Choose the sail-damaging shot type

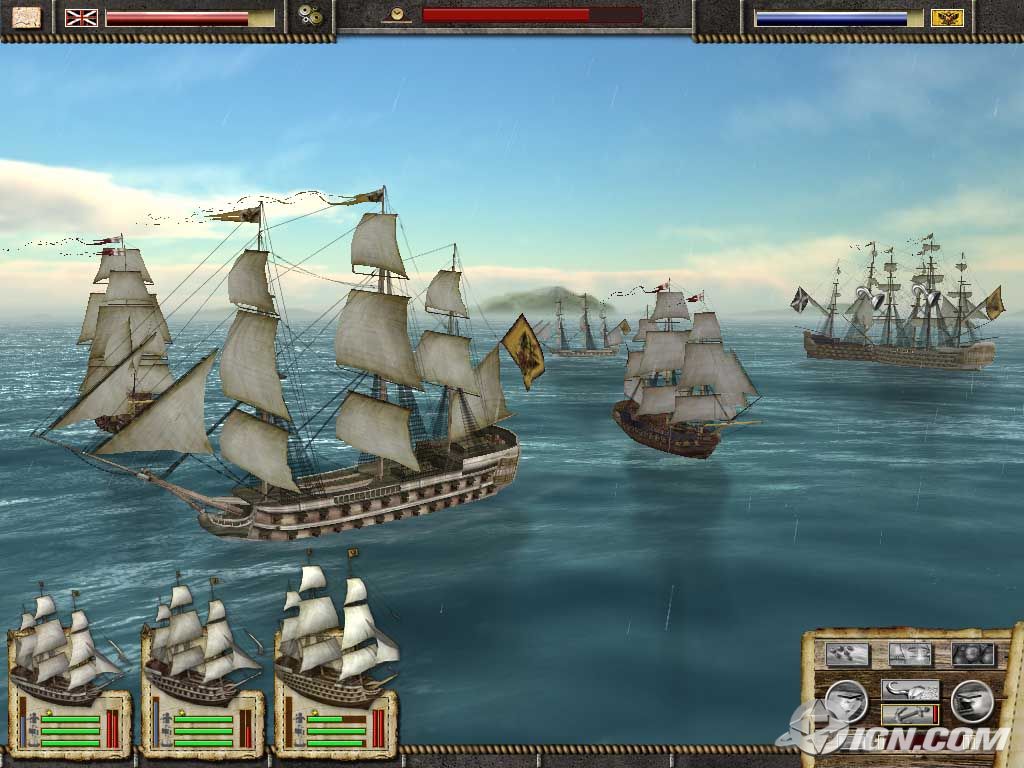click(909, 654)
